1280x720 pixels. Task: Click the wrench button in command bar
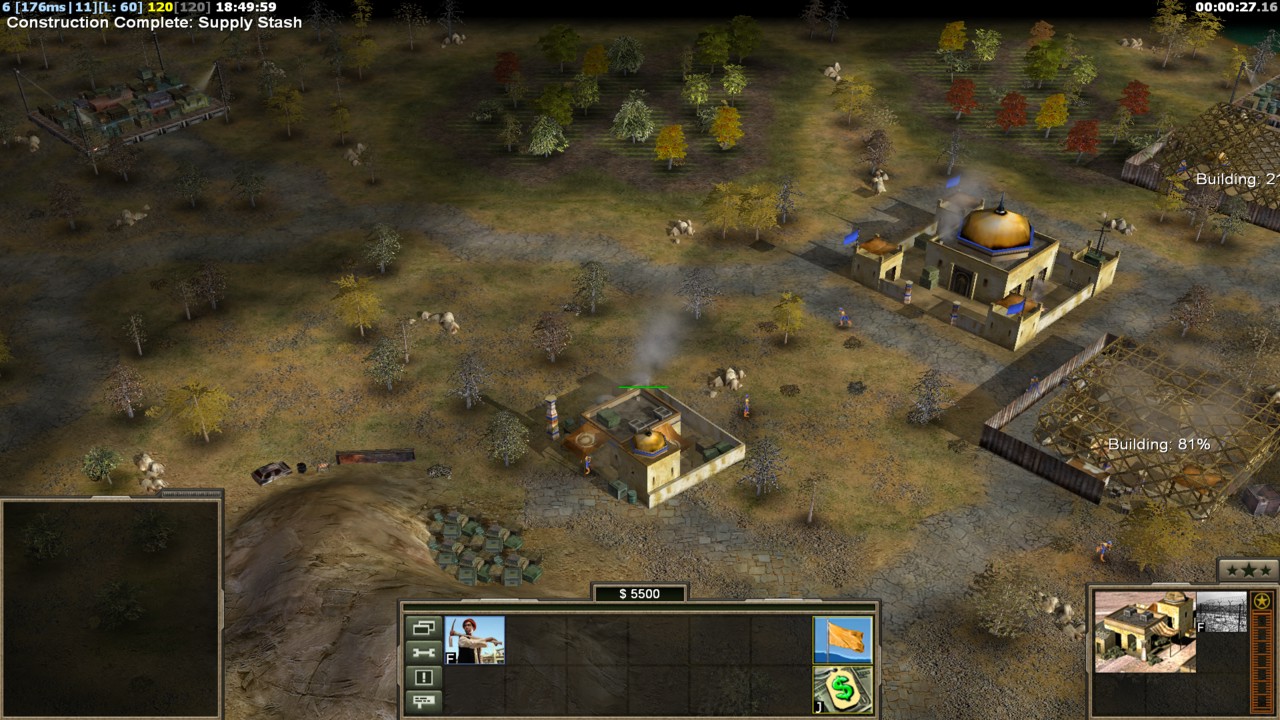[x=423, y=652]
